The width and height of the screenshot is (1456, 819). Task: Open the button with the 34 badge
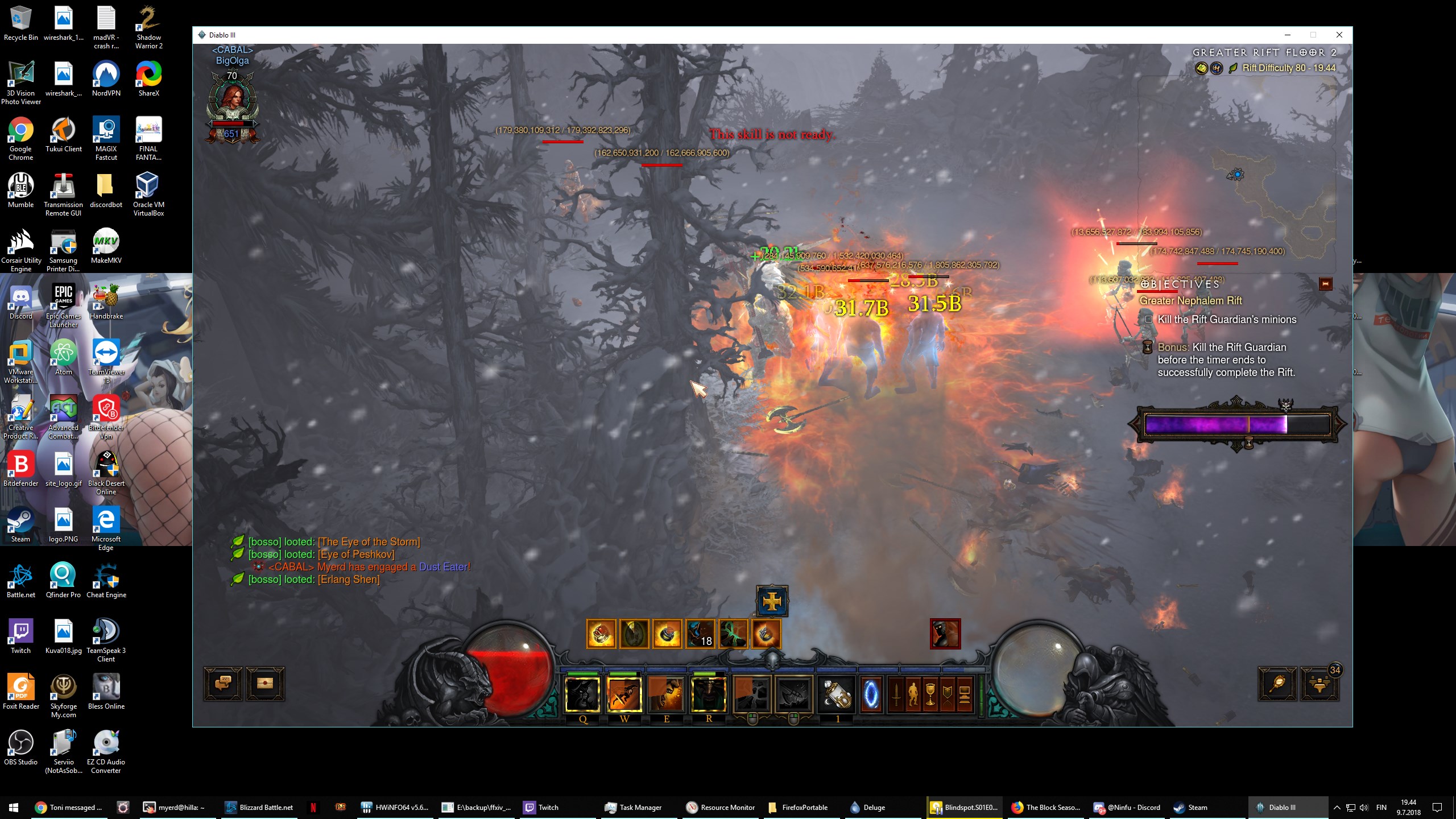click(x=1319, y=684)
